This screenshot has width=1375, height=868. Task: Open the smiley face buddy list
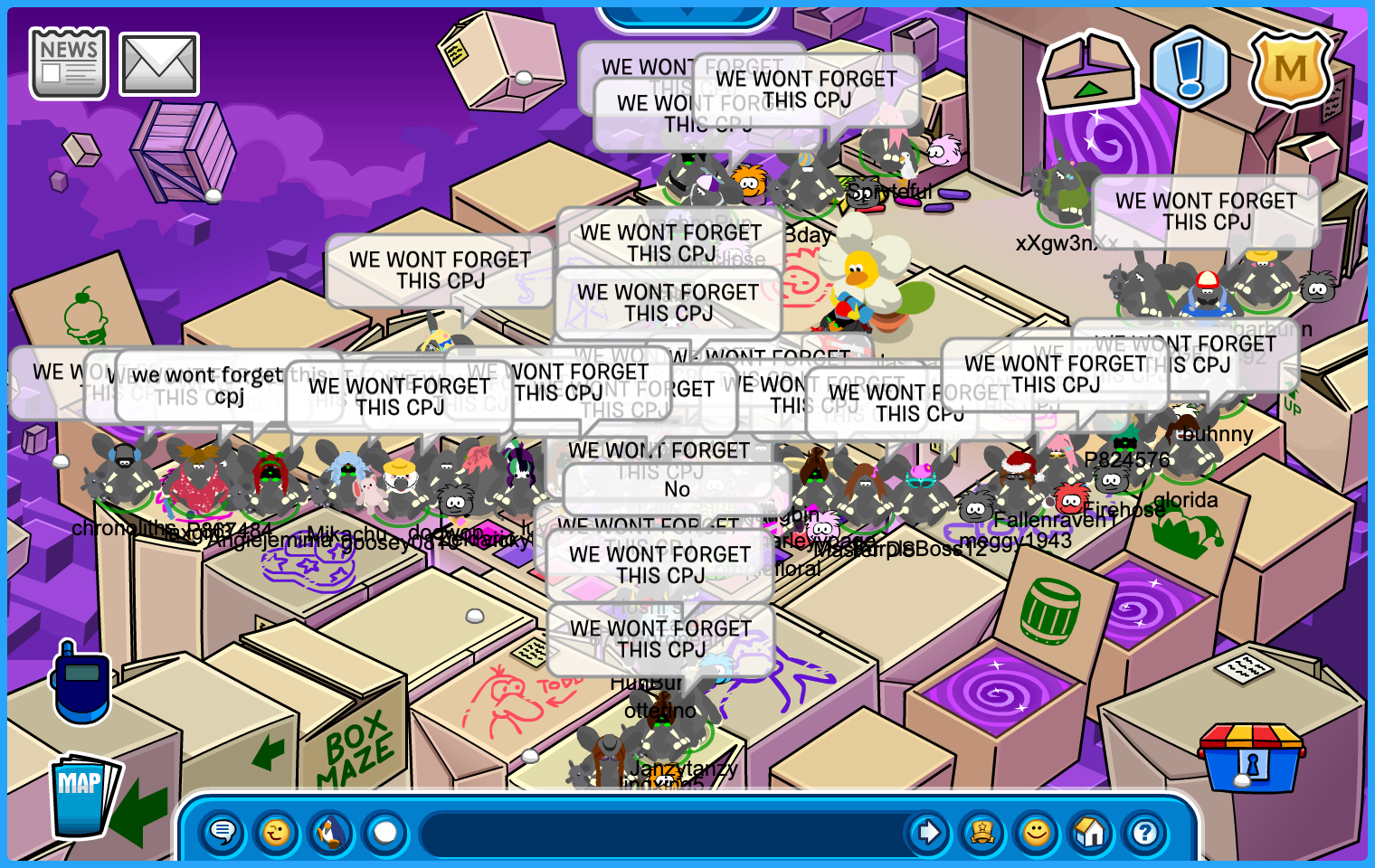tap(1037, 832)
